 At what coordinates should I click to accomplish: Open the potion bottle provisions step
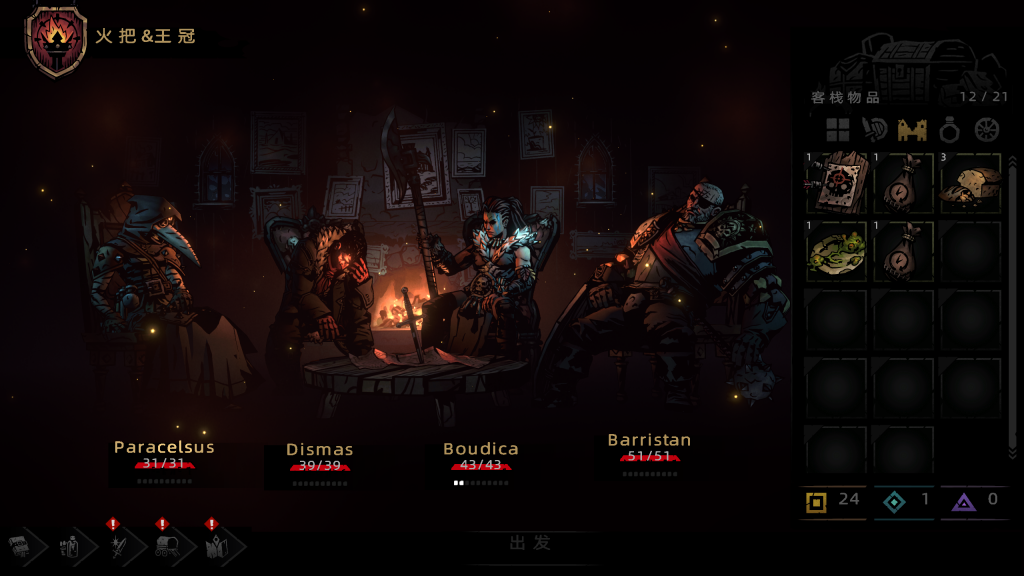70,546
